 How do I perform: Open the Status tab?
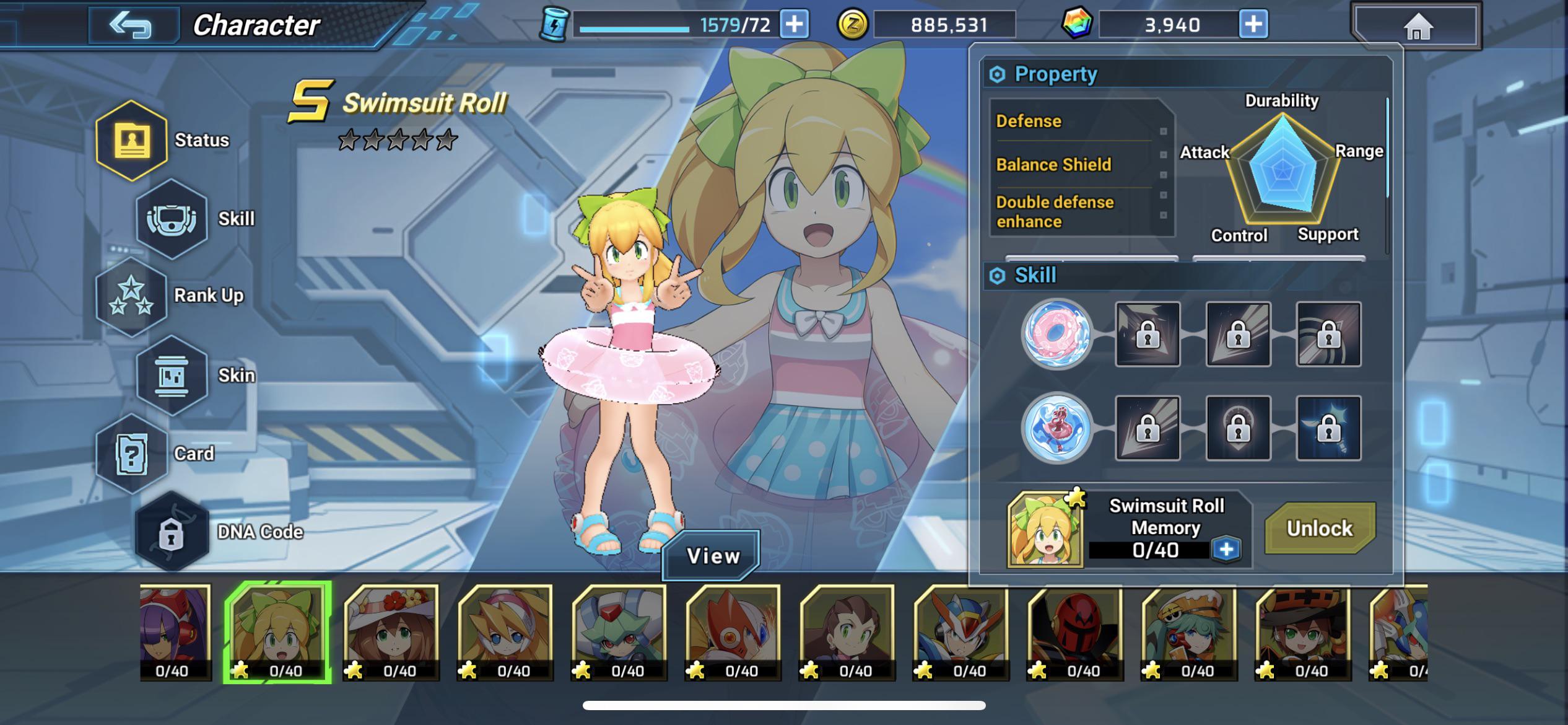coord(132,140)
